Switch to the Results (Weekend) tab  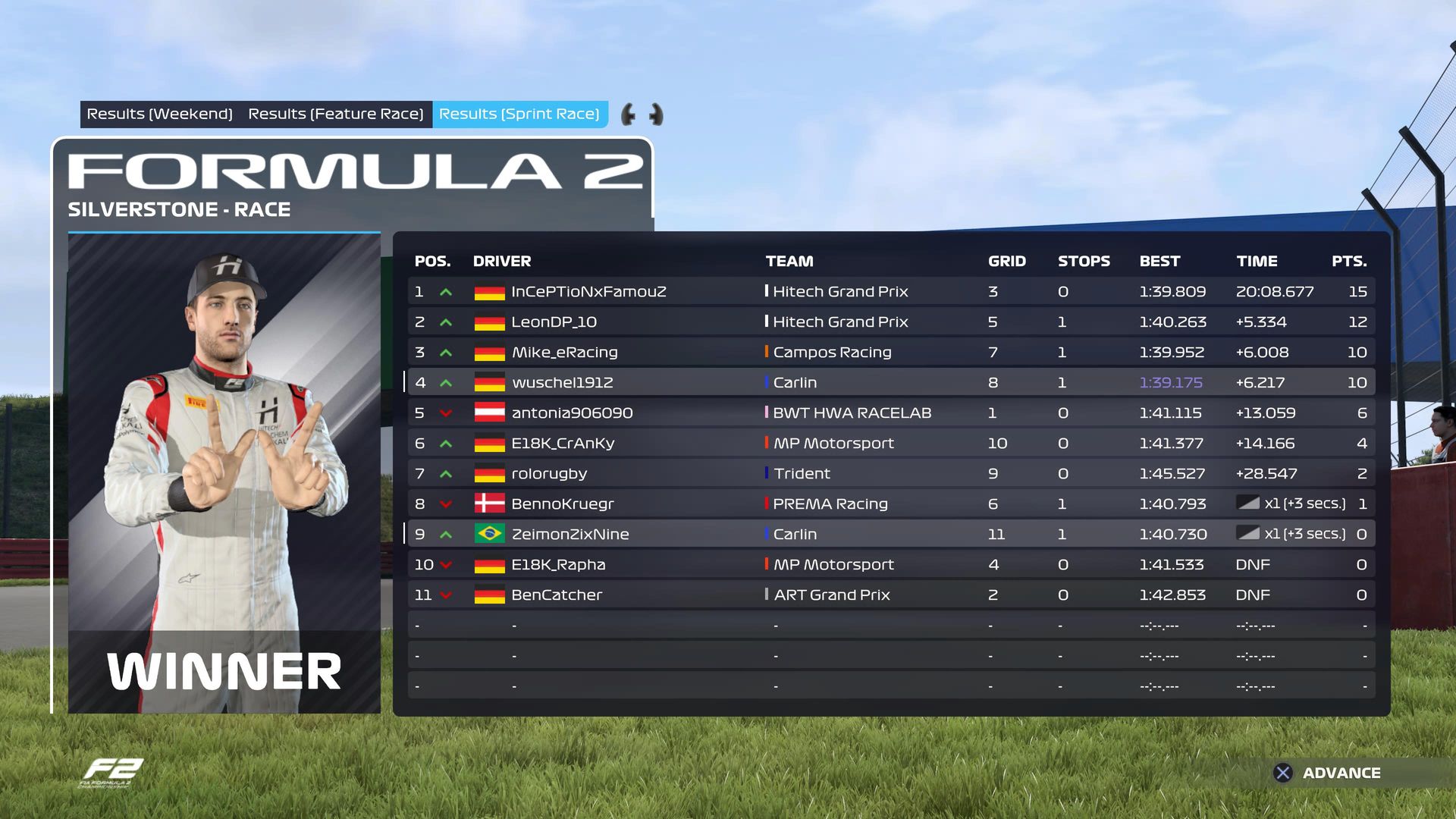159,114
